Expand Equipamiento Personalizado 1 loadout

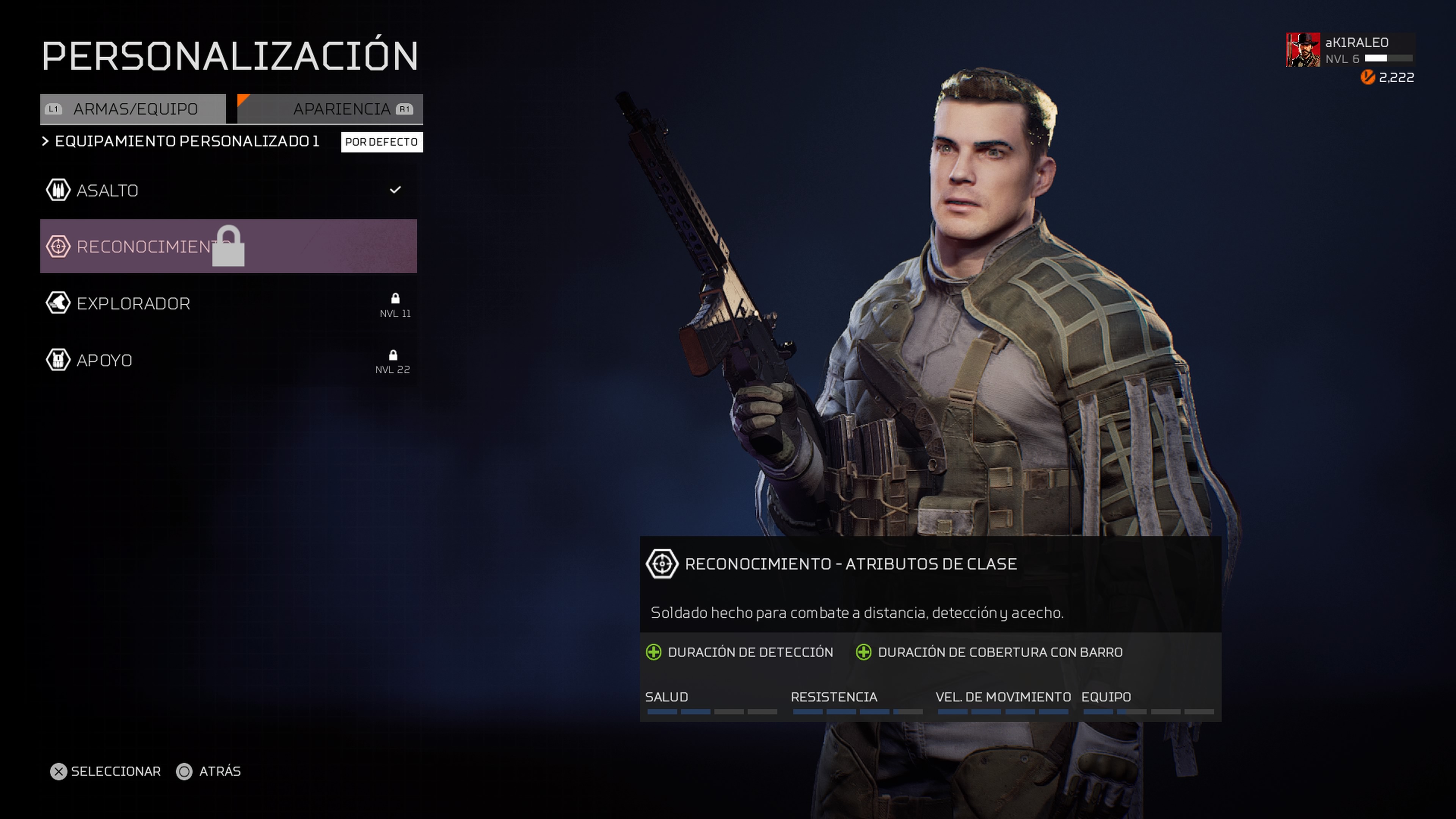pyautogui.click(x=181, y=141)
